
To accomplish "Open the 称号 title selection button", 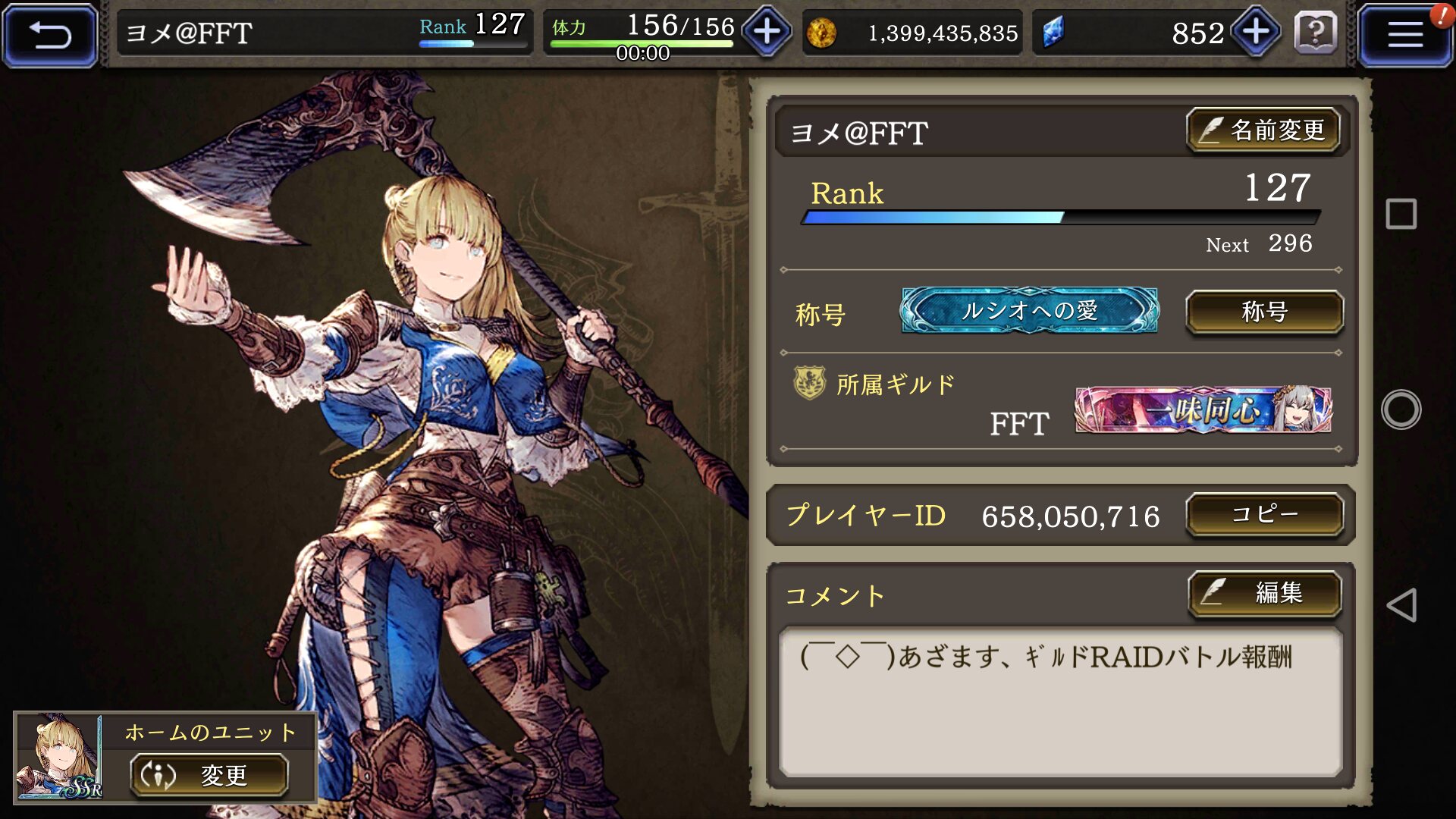I will 1264,312.
